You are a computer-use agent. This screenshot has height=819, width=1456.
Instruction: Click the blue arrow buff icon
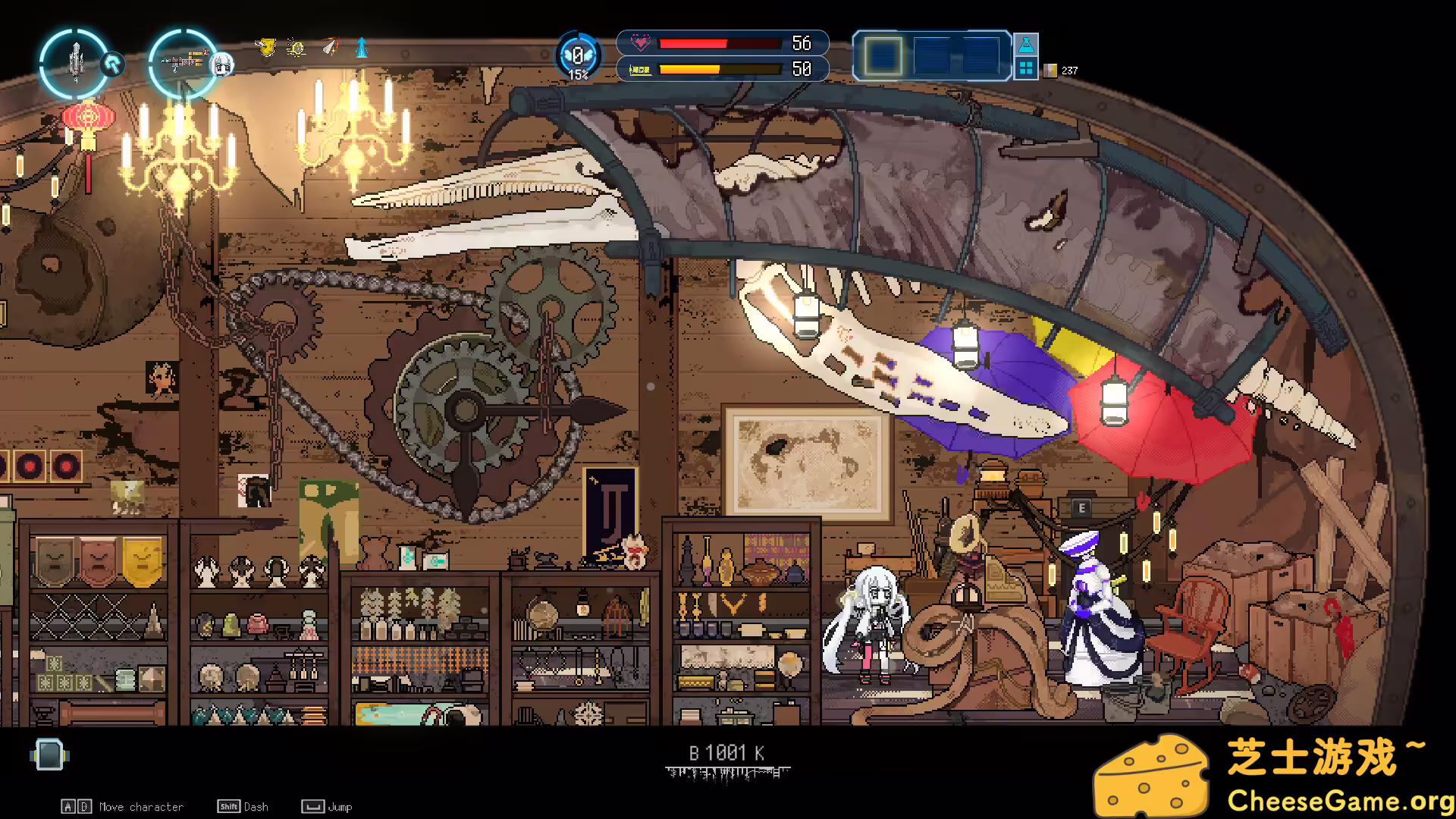pyautogui.click(x=360, y=47)
